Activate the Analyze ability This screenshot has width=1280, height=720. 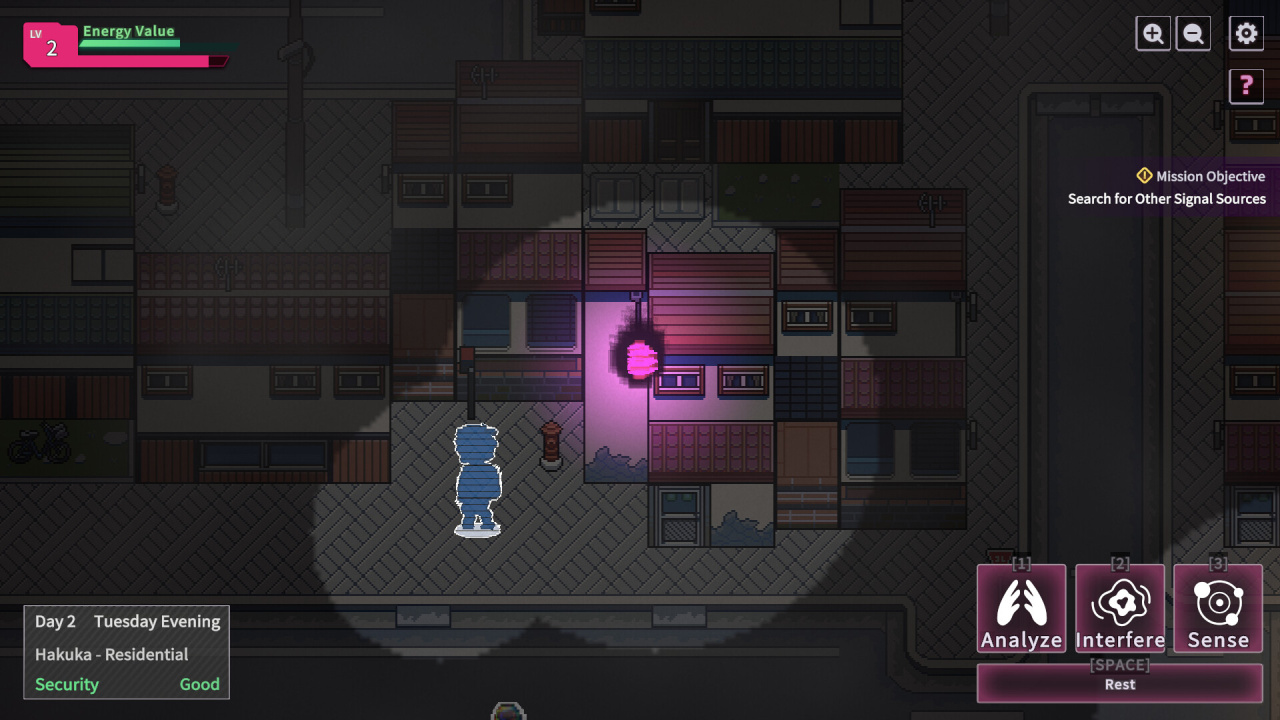coord(1021,609)
